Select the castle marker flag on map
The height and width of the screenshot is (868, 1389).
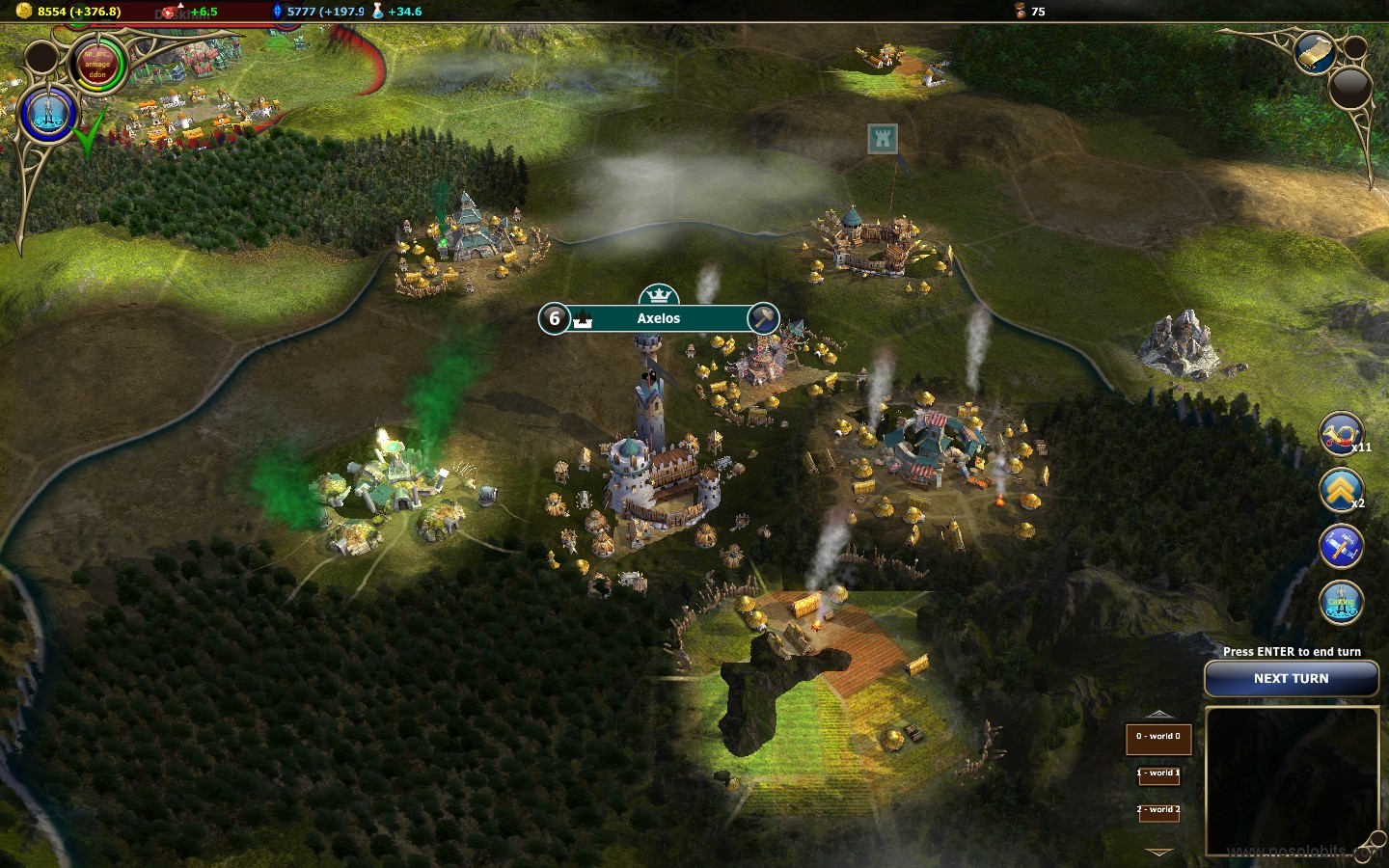point(883,139)
